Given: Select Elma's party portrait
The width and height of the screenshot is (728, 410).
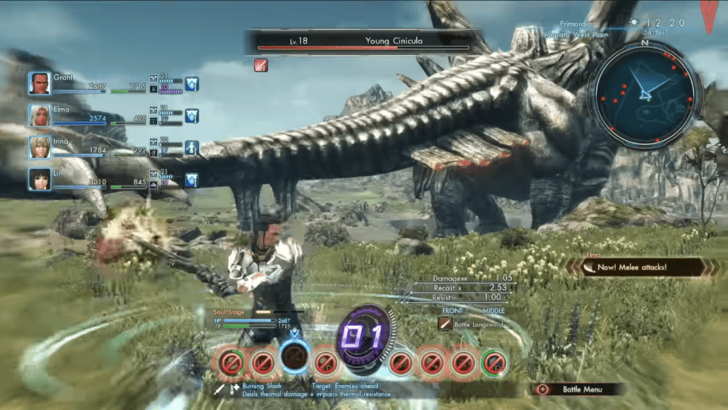Looking at the screenshot, I should (39, 115).
